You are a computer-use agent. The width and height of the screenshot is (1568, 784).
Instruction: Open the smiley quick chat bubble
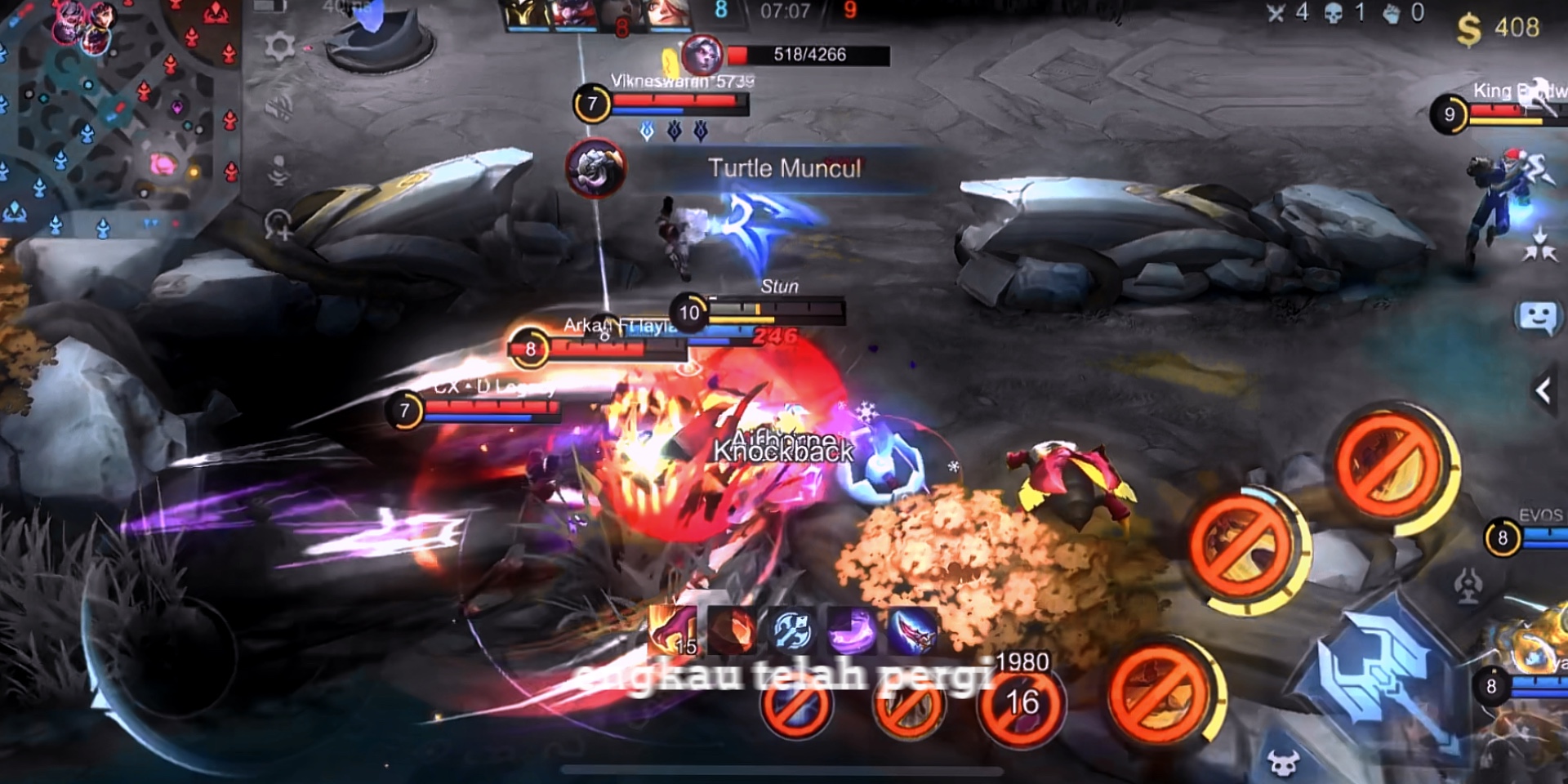1537,317
